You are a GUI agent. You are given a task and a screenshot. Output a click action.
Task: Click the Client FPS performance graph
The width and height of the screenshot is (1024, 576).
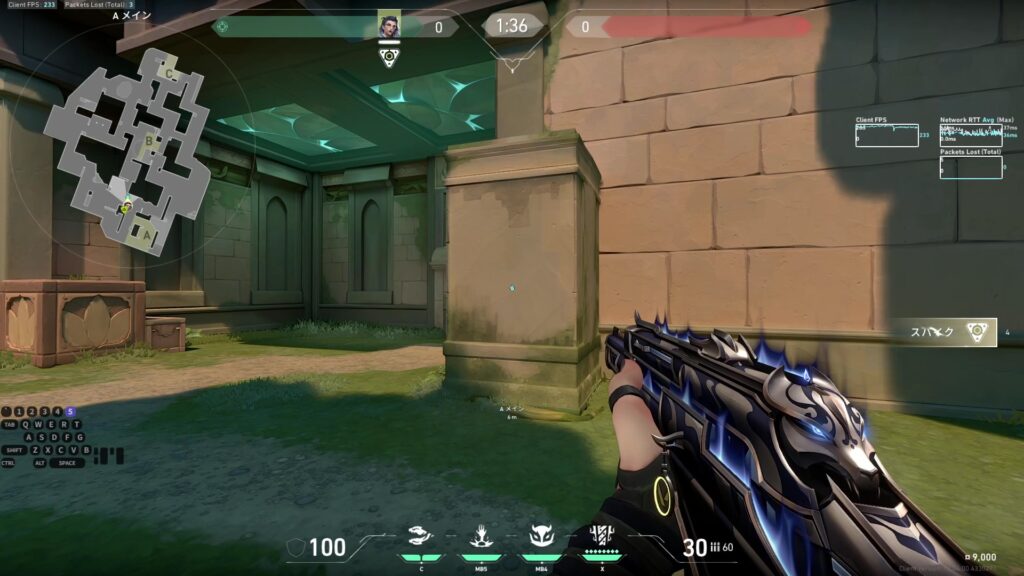point(886,135)
